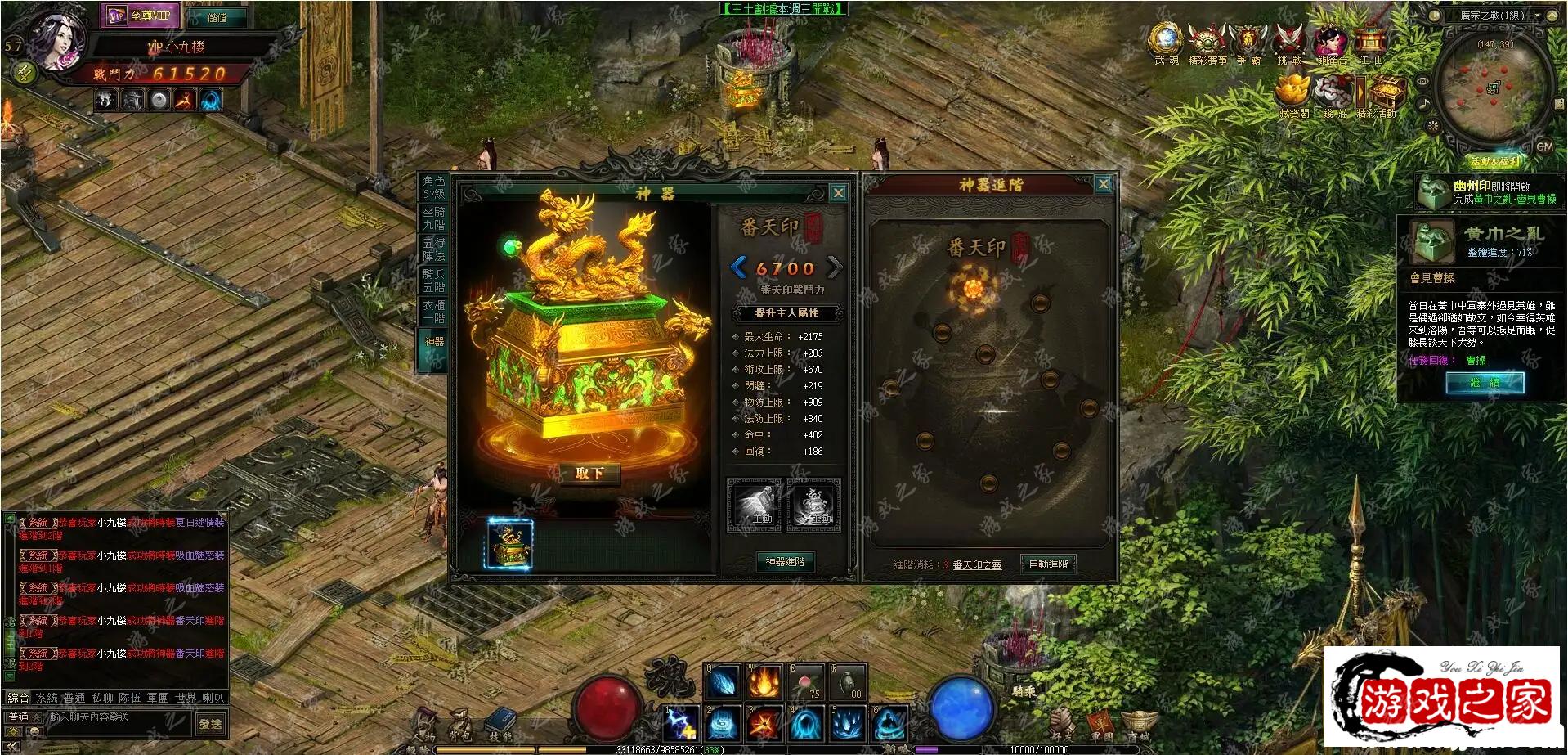Close the 神器 artifact window
The width and height of the screenshot is (1568, 755).
(838, 193)
